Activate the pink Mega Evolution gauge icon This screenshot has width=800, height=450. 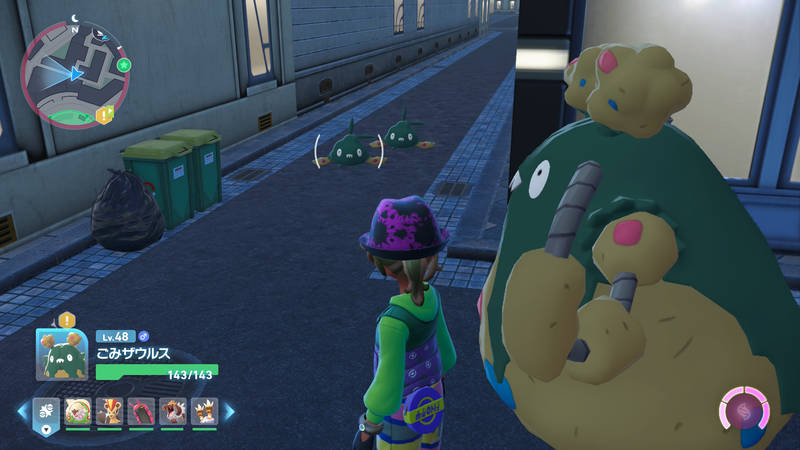coord(746,410)
